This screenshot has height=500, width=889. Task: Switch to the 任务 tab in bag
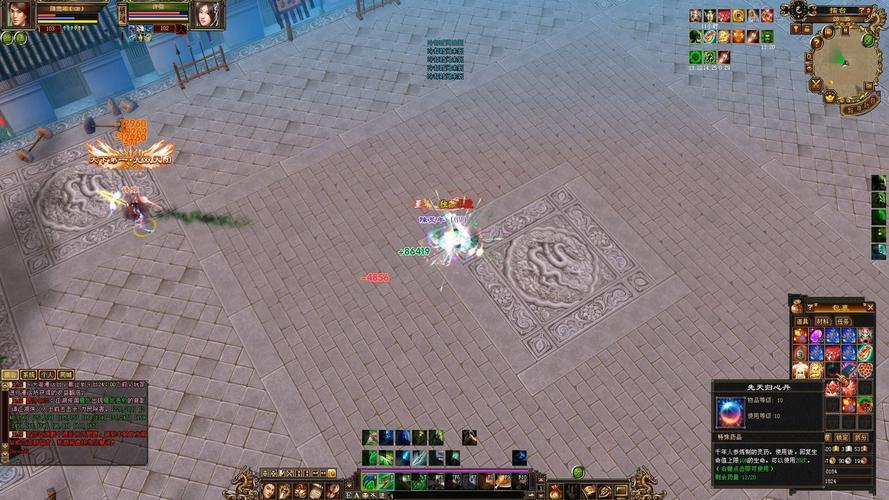843,321
